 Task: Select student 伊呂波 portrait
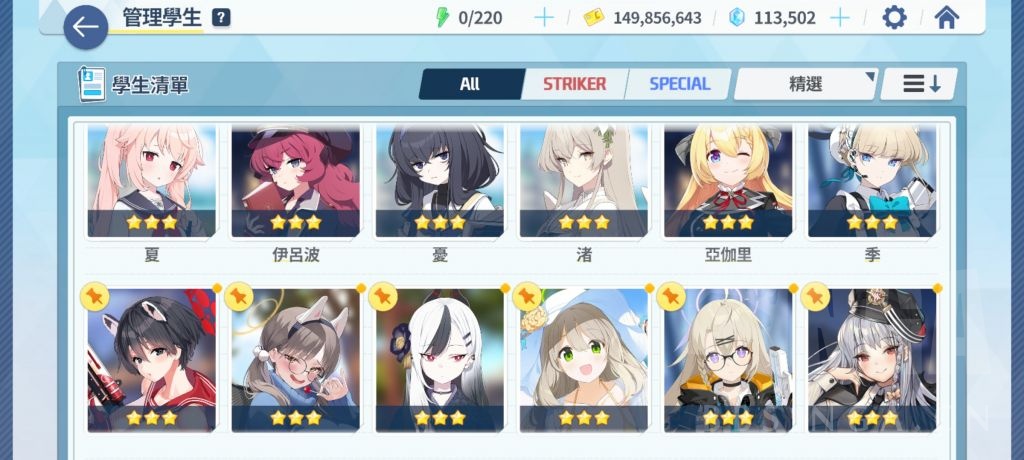click(x=296, y=182)
